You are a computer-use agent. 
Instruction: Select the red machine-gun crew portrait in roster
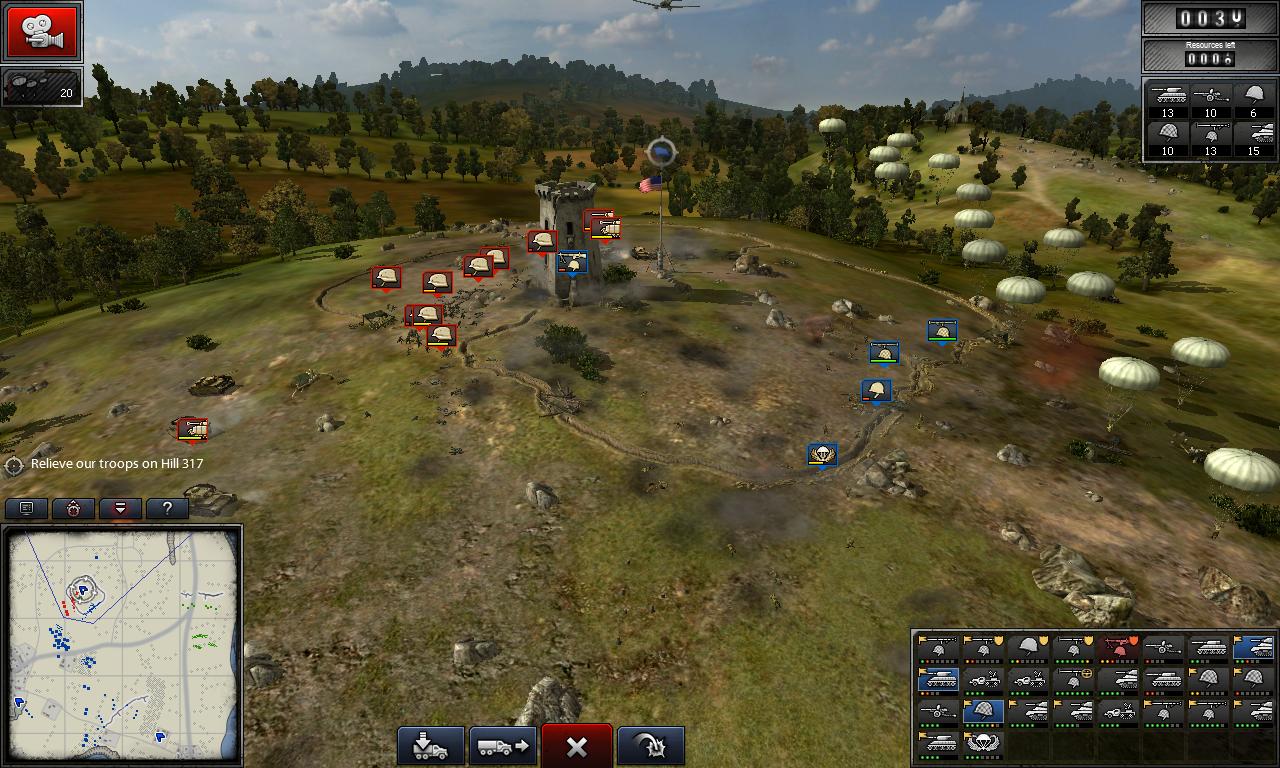[1118, 647]
